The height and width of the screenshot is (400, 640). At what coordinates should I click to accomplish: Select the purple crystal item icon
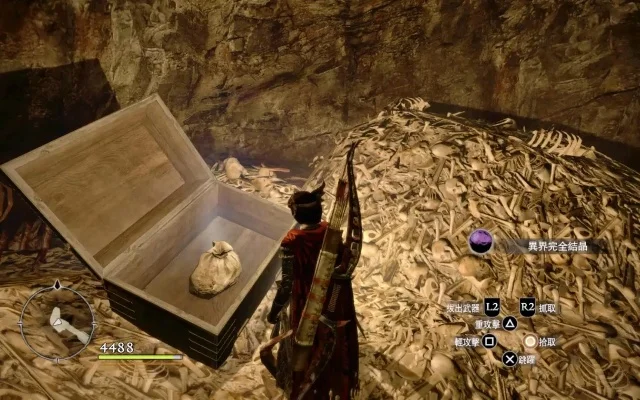[x=481, y=243]
